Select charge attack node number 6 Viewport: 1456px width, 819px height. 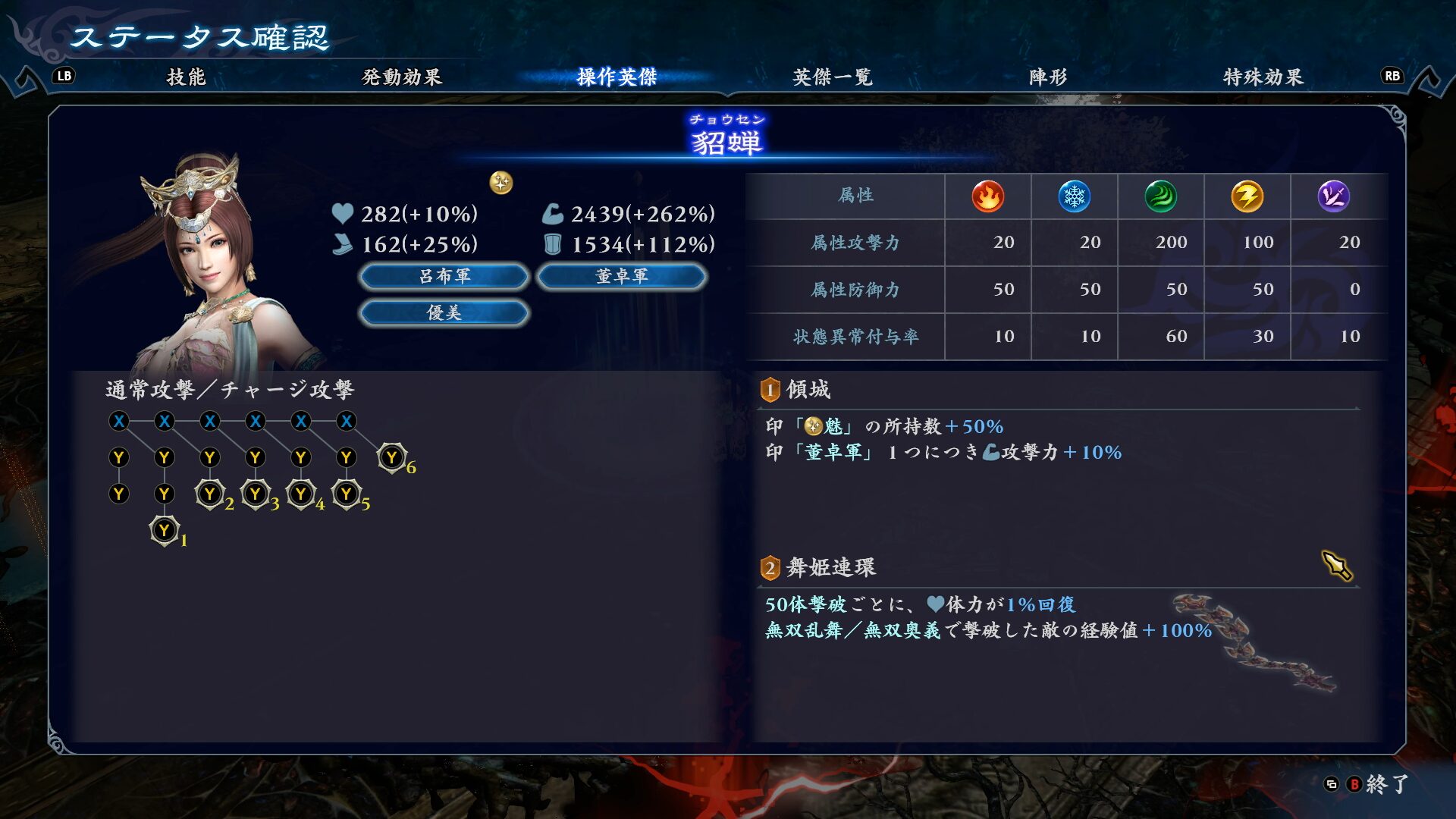click(392, 457)
